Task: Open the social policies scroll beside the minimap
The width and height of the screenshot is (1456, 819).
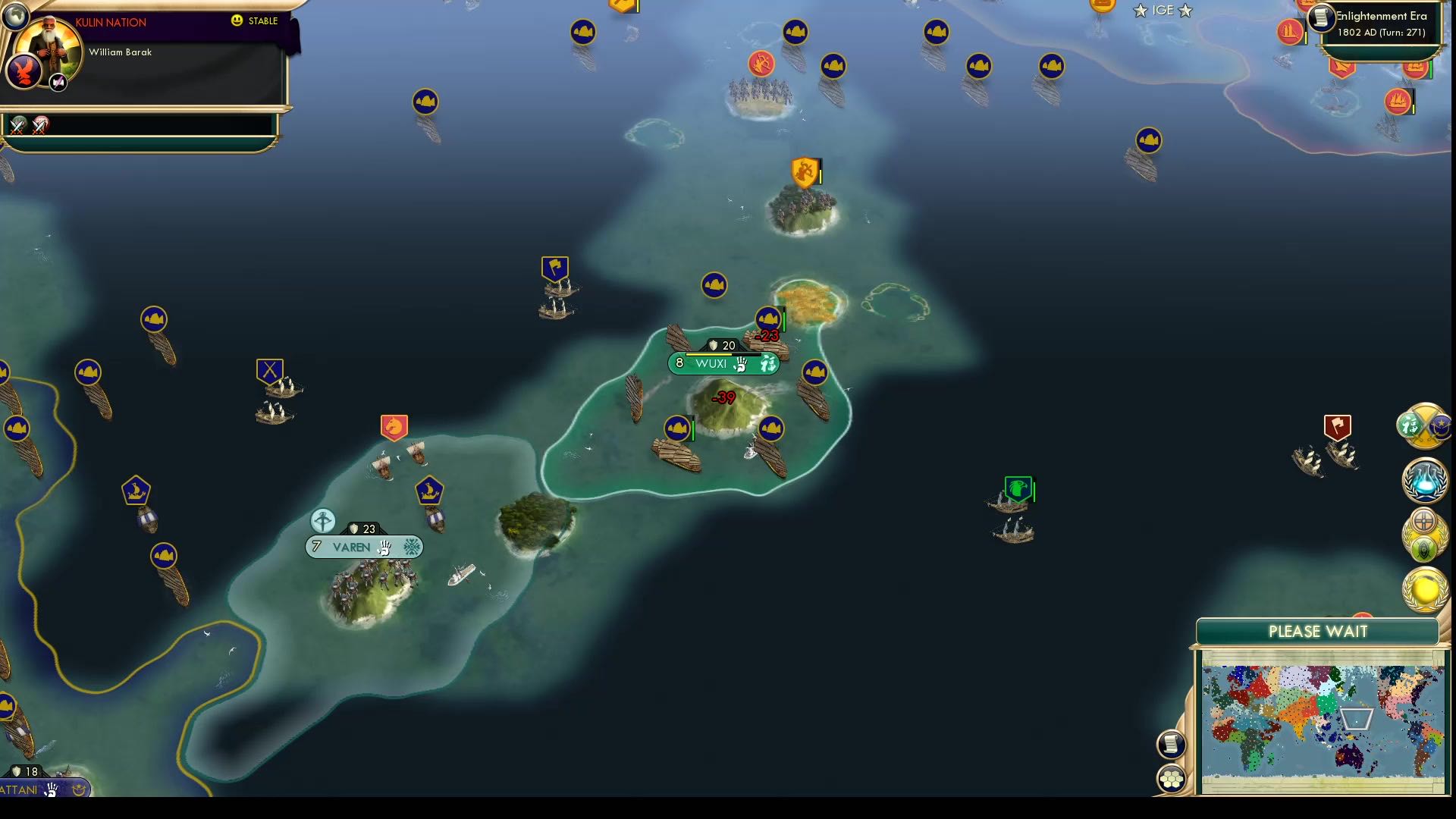Action: (x=1171, y=744)
